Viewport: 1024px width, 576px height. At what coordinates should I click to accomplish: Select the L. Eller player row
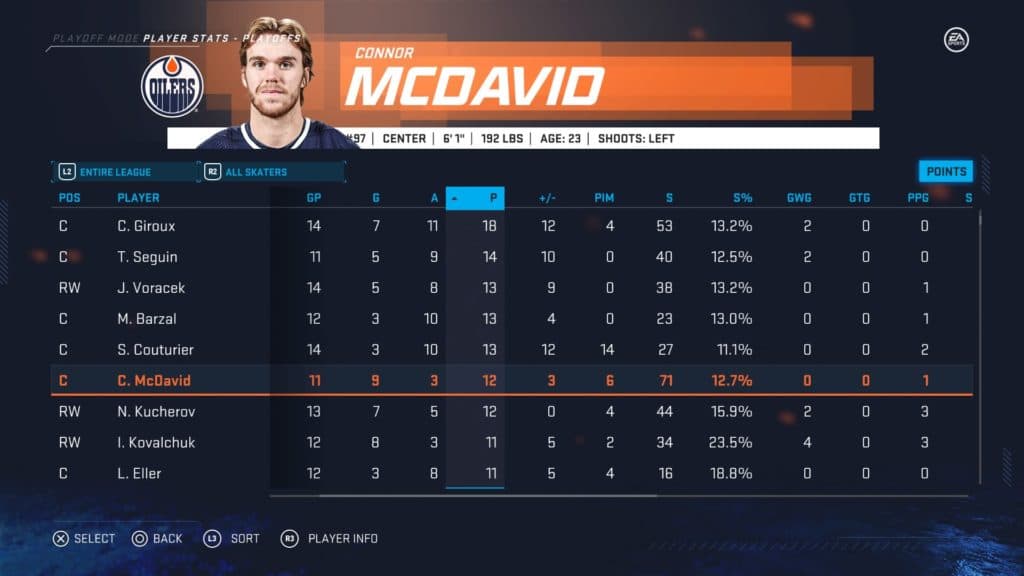pos(138,473)
